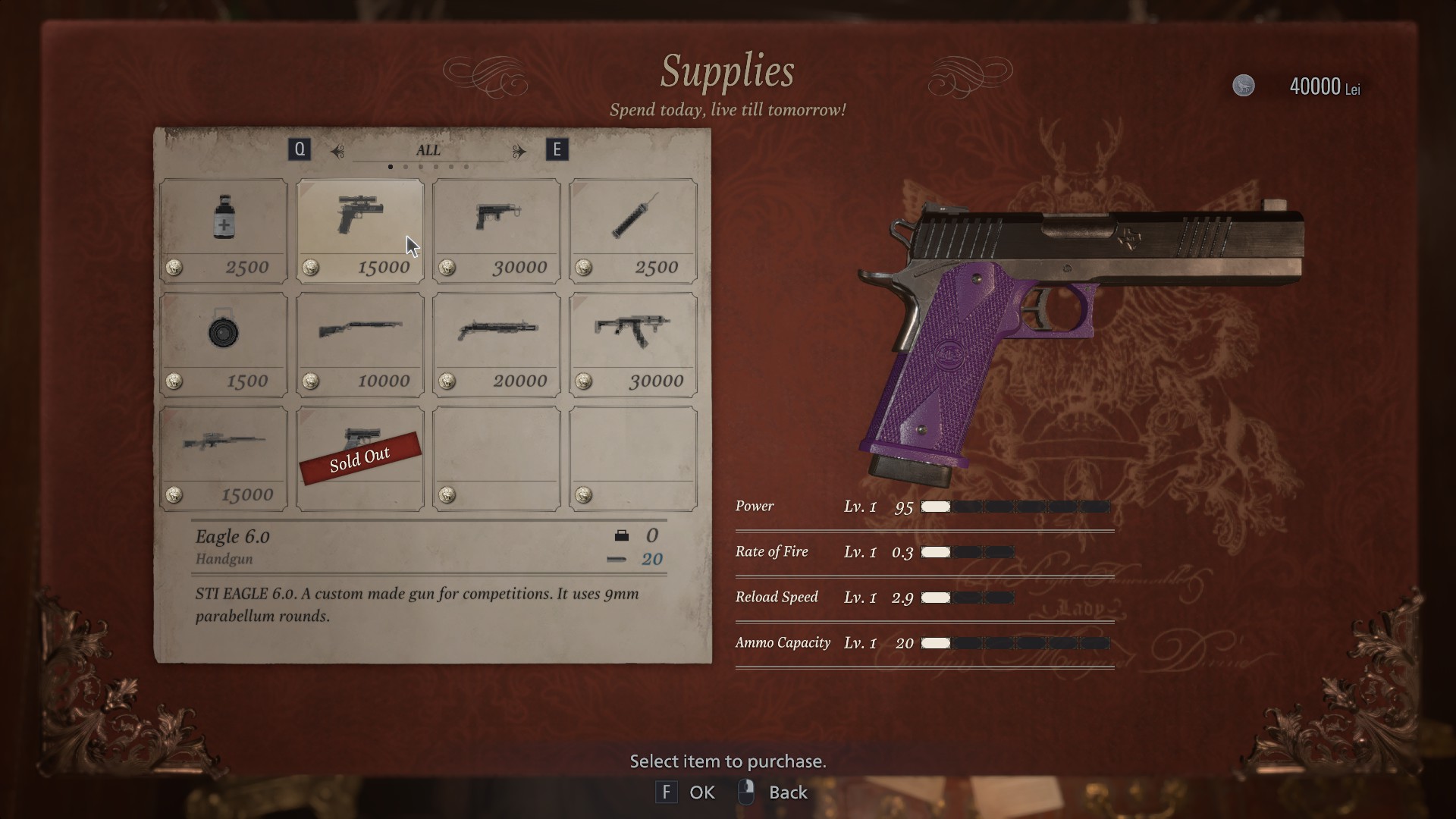Select the sniper rifle priced at 15000
Viewport: 1456px width, 819px height.
(224, 458)
